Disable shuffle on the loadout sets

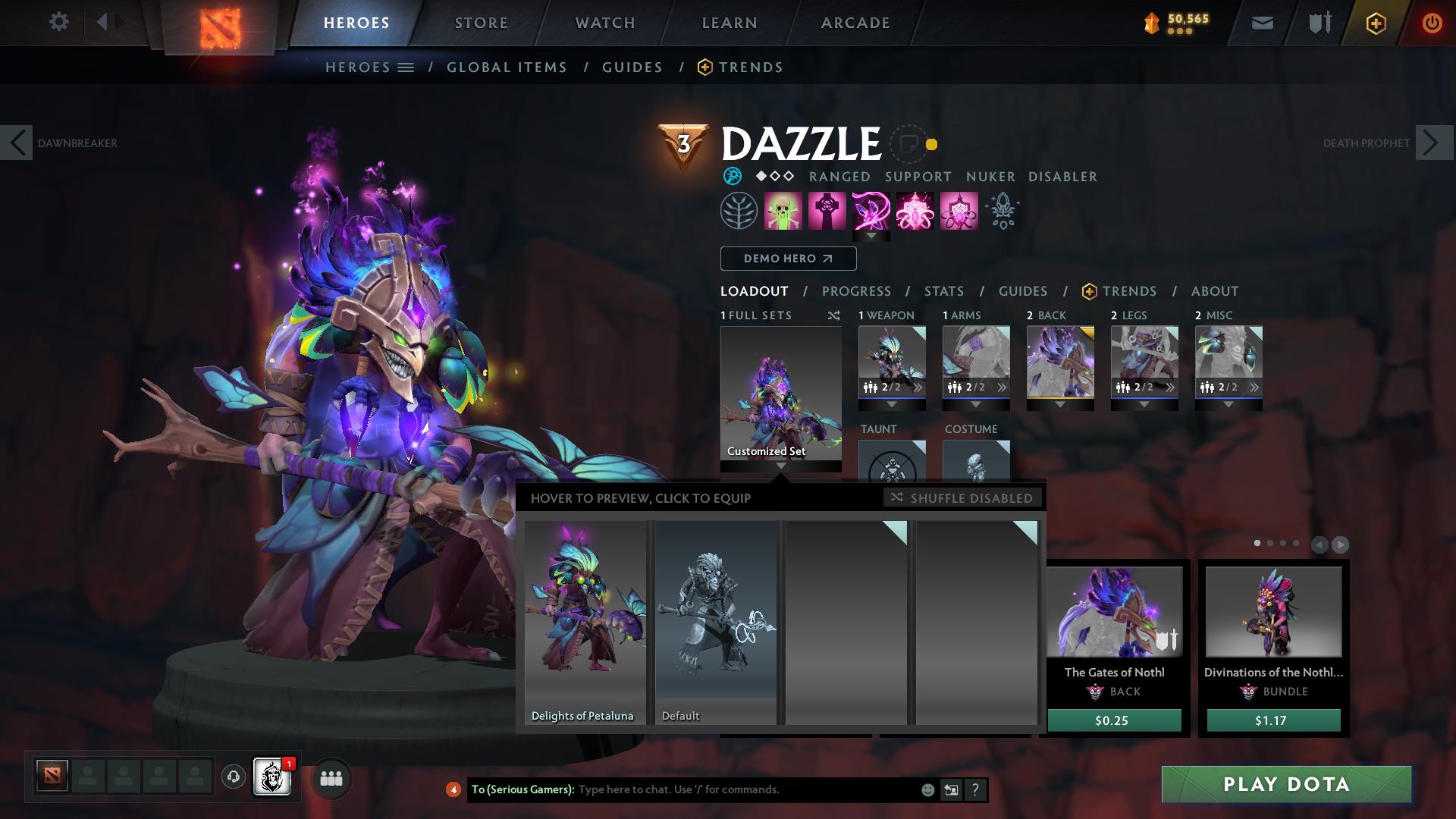962,498
